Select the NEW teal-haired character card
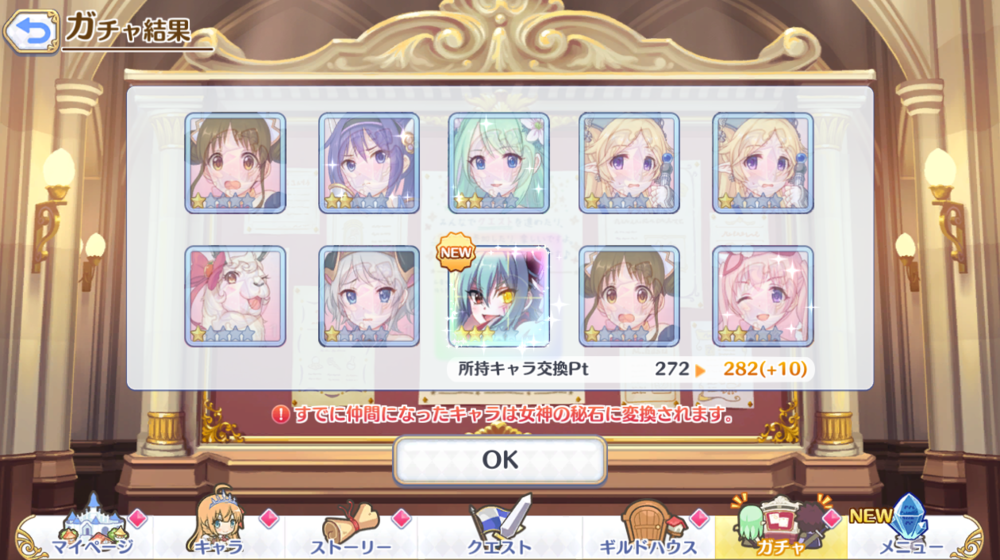The image size is (1000, 560). coord(499,296)
